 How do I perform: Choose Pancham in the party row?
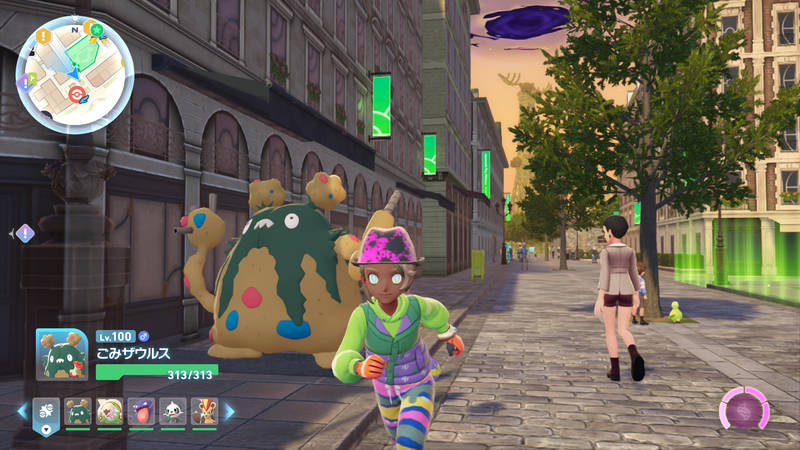click(x=173, y=411)
